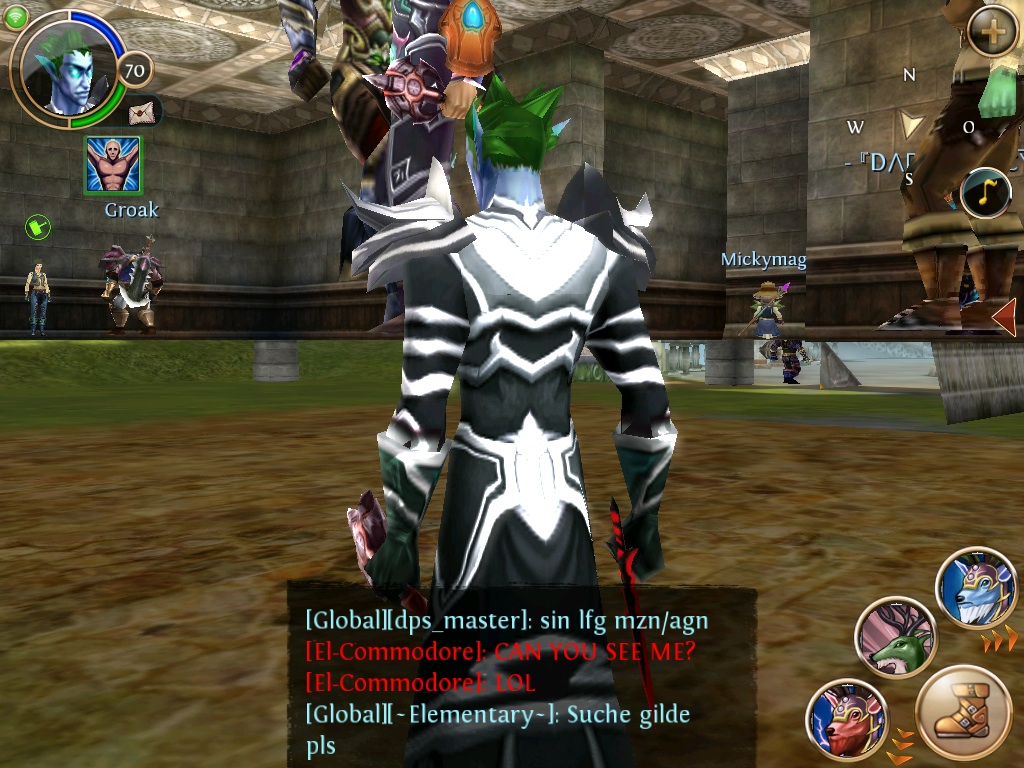The image size is (1024, 768).
Task: Open the mail envelope icon
Action: (x=142, y=110)
